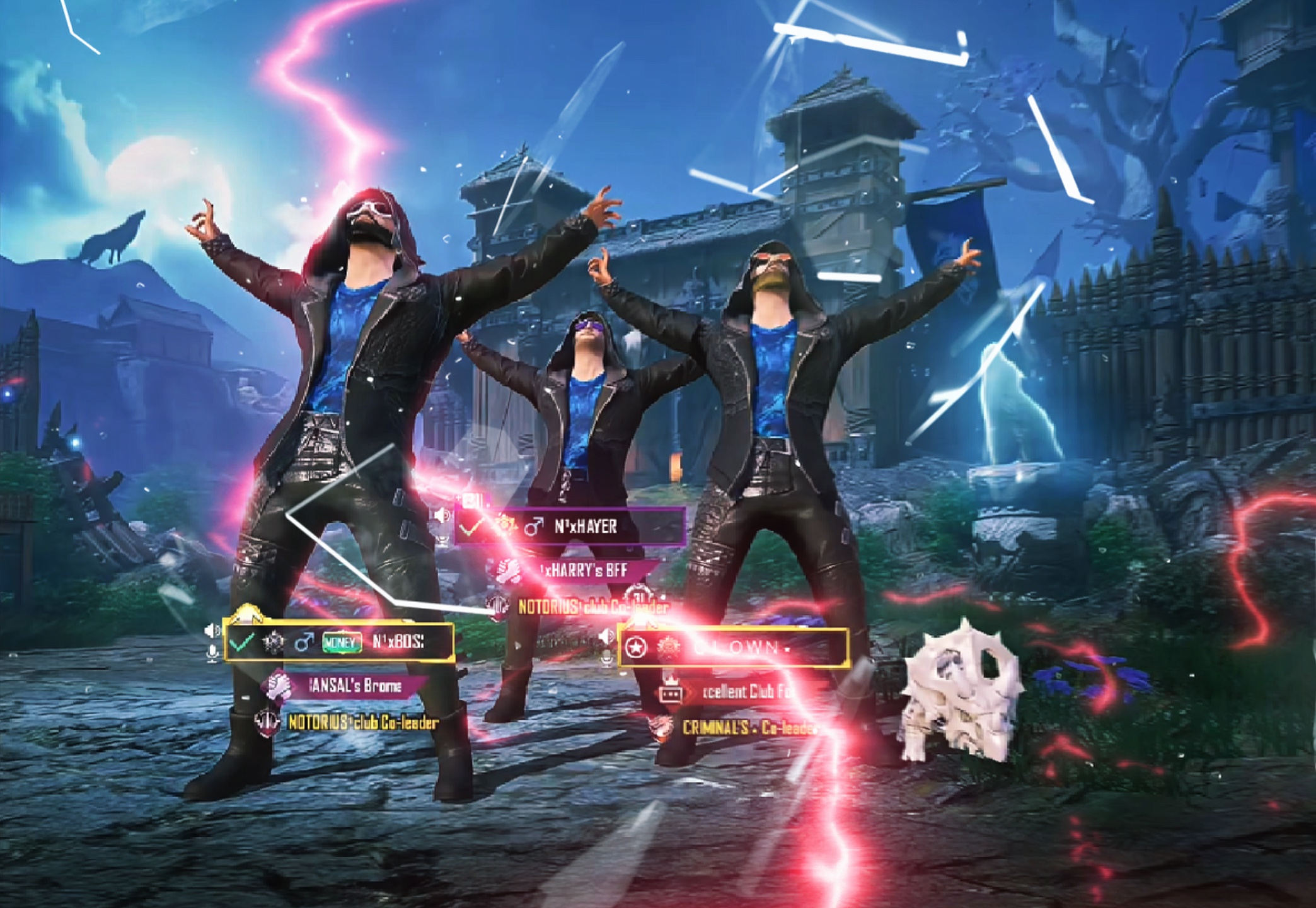1316x908 pixels.
Task: Tap the green MONEY tag on N¹xBOS plate
Action: 342,643
